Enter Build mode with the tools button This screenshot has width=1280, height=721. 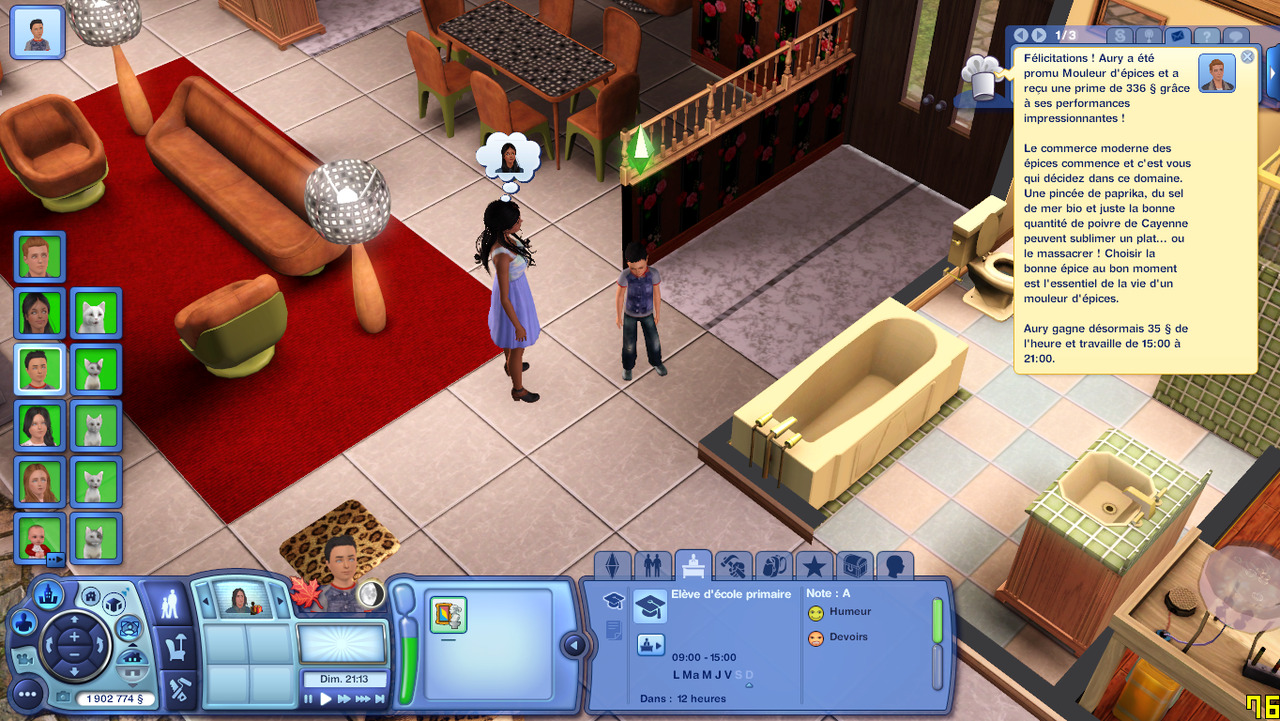179,689
